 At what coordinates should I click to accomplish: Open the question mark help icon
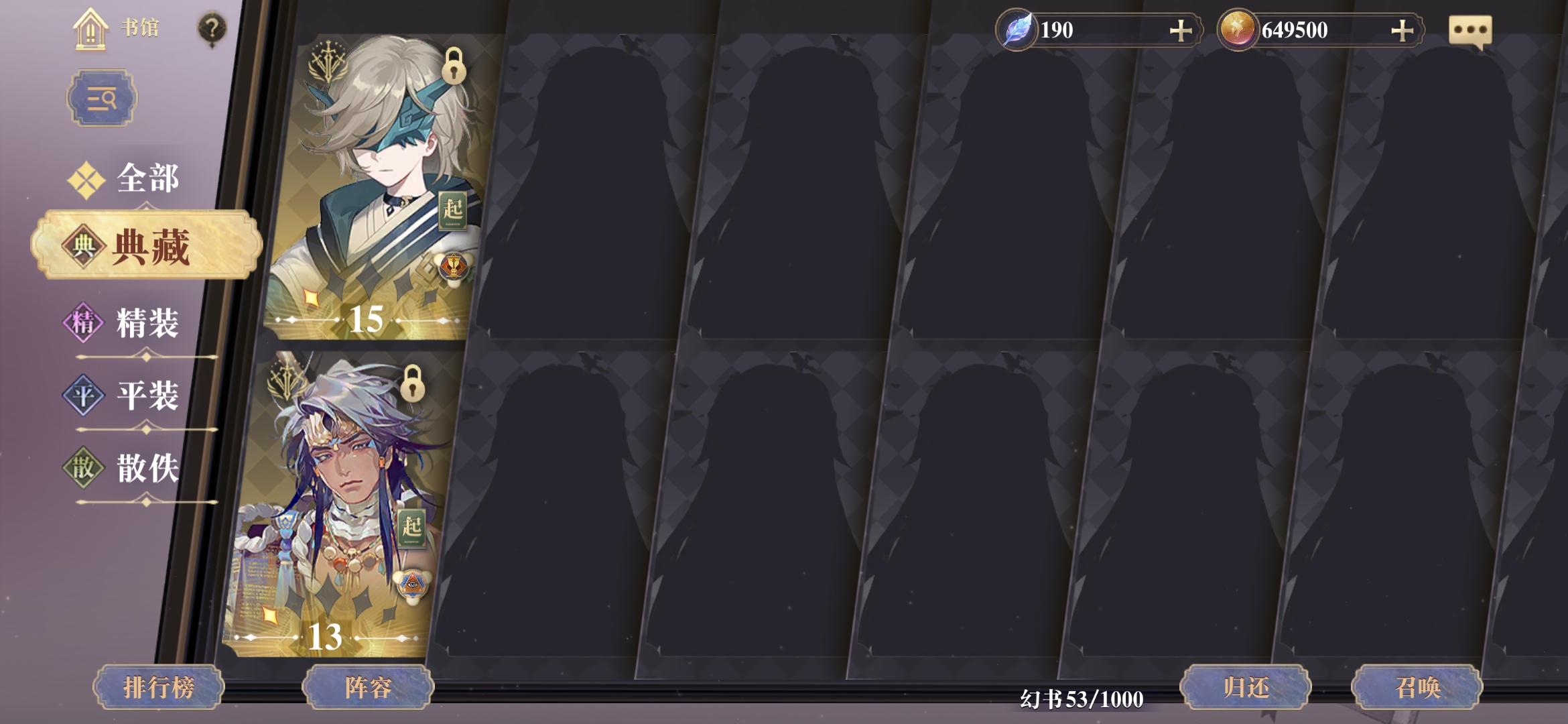click(212, 27)
